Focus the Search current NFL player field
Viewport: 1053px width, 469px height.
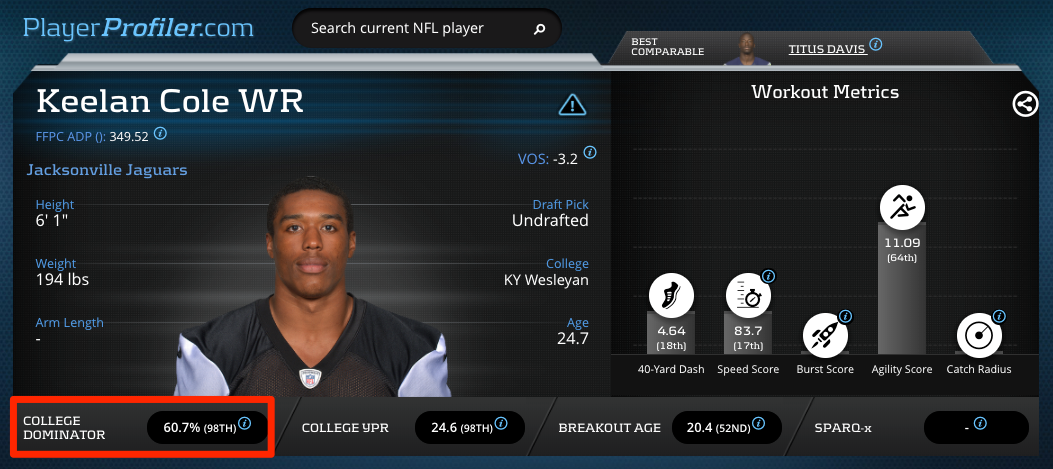pos(415,29)
